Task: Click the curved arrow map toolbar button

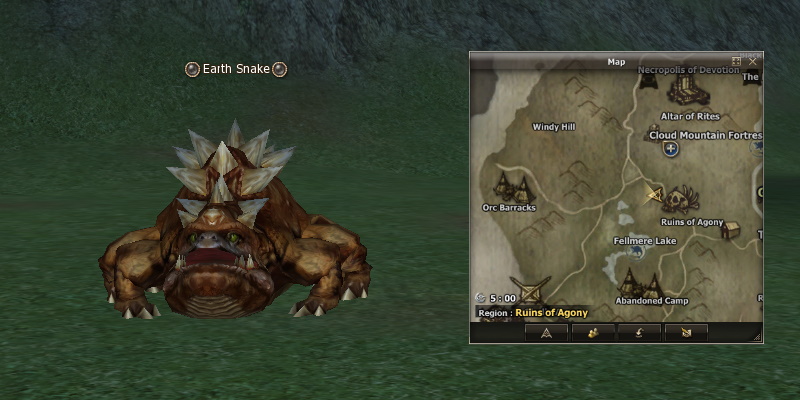Action: [x=639, y=332]
